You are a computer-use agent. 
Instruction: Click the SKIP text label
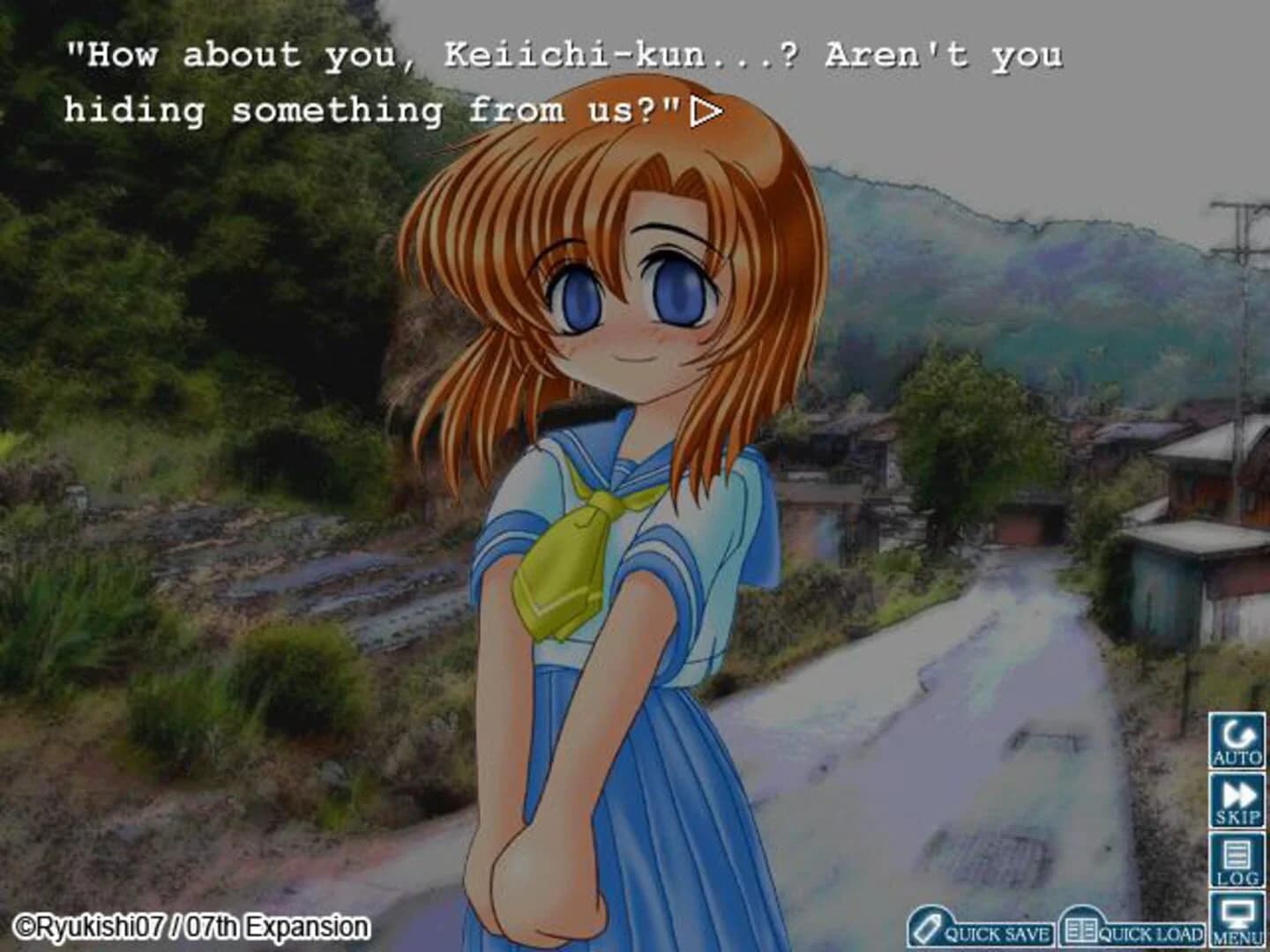click(1238, 817)
